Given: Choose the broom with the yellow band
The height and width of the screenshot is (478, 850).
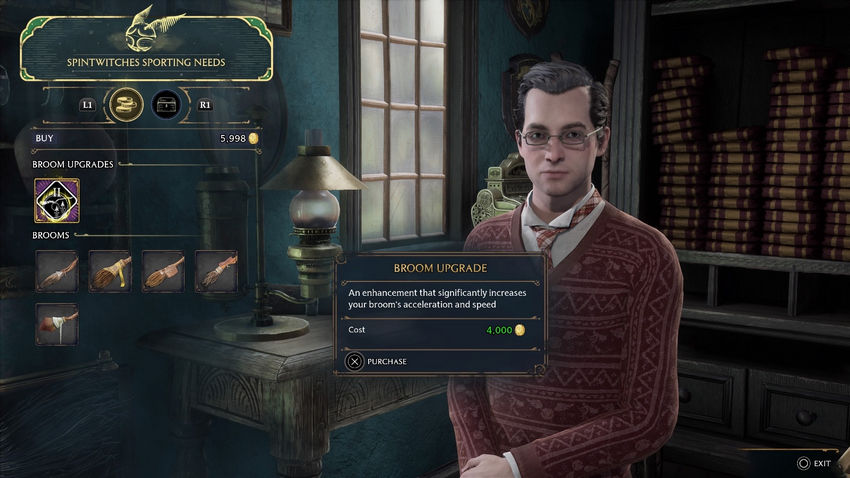Looking at the screenshot, I should pyautogui.click(x=109, y=271).
